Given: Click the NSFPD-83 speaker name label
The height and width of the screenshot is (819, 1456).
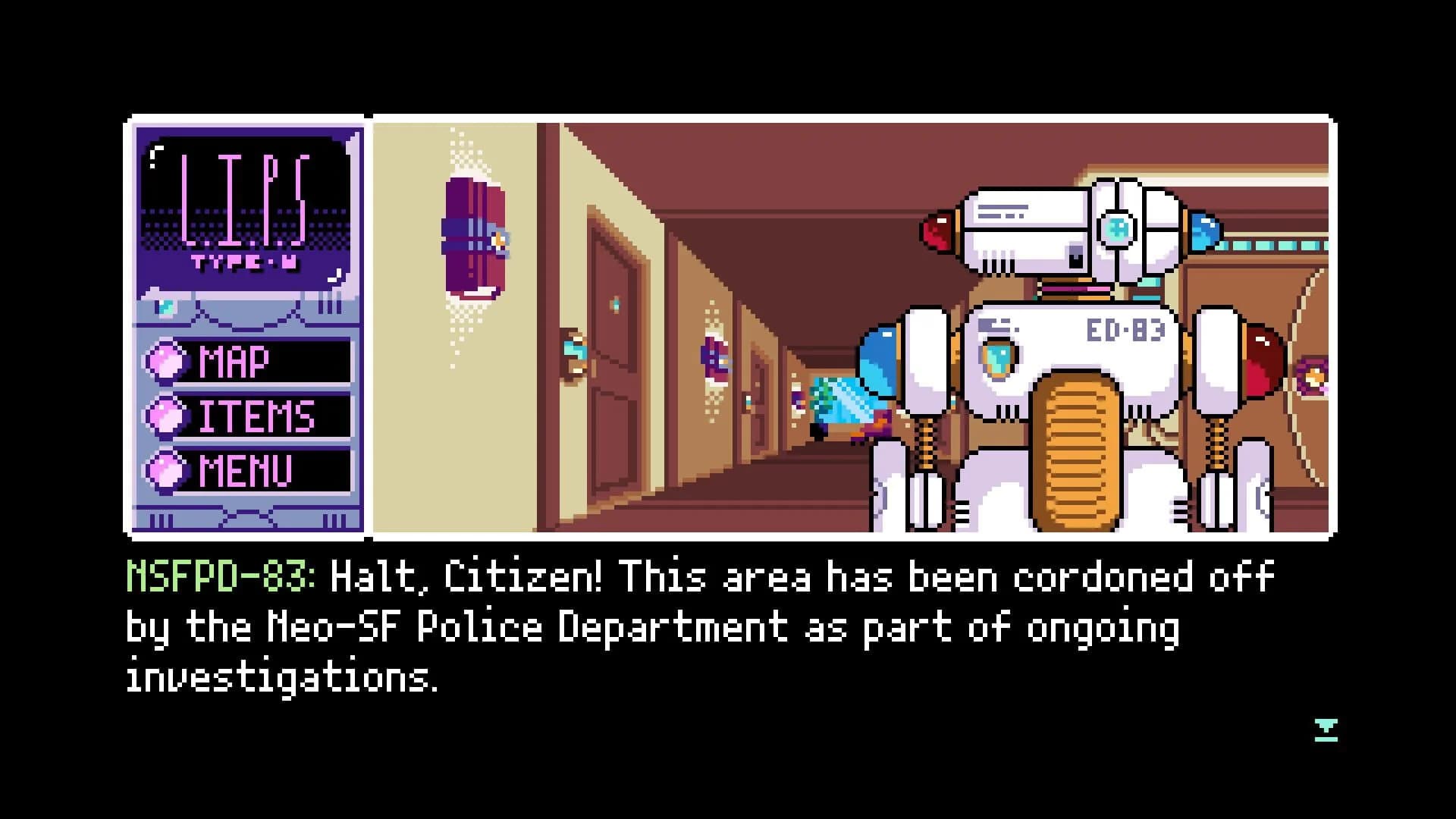Looking at the screenshot, I should point(220,578).
